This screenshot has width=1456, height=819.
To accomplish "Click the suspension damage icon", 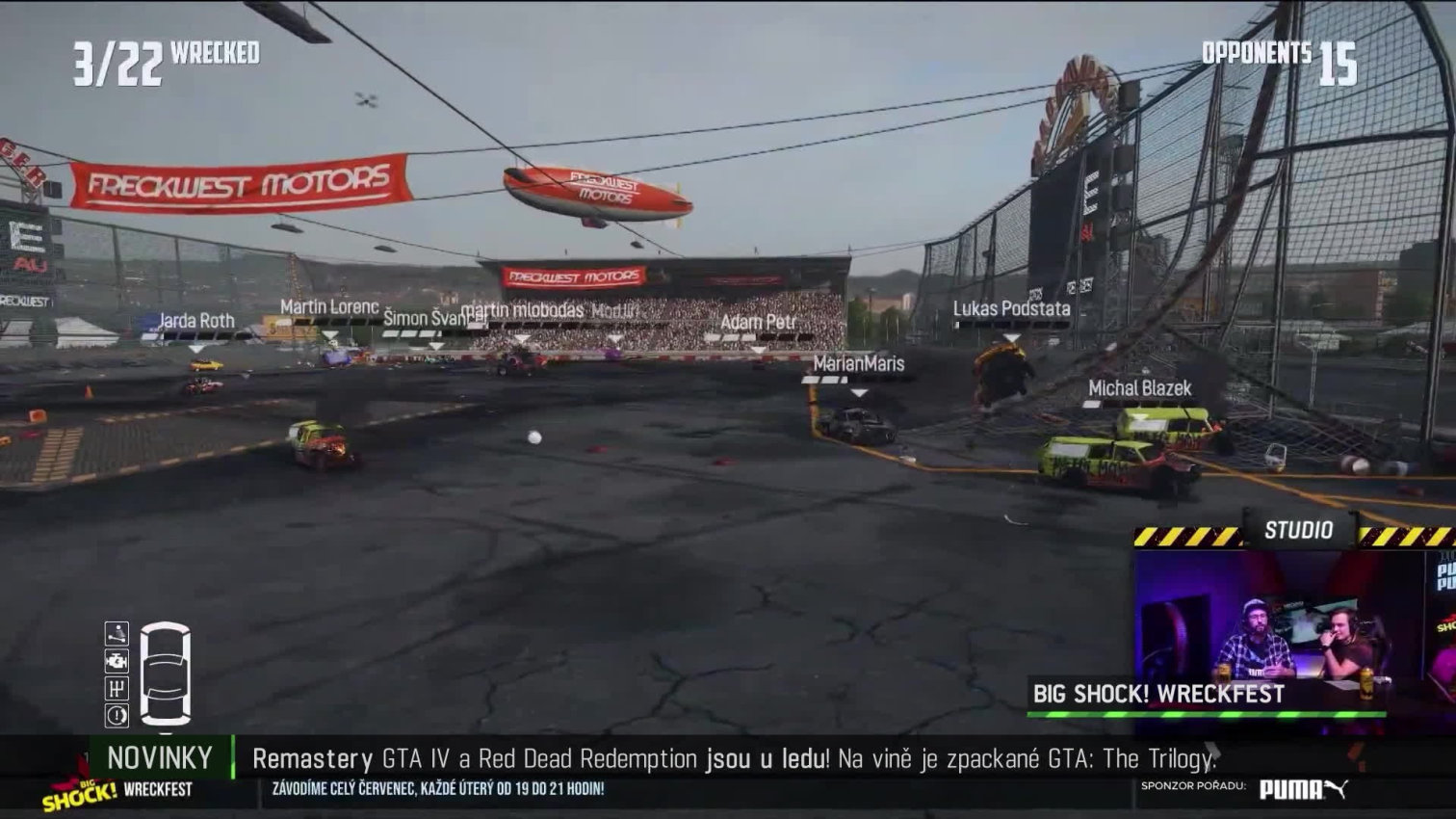I will click(x=117, y=633).
